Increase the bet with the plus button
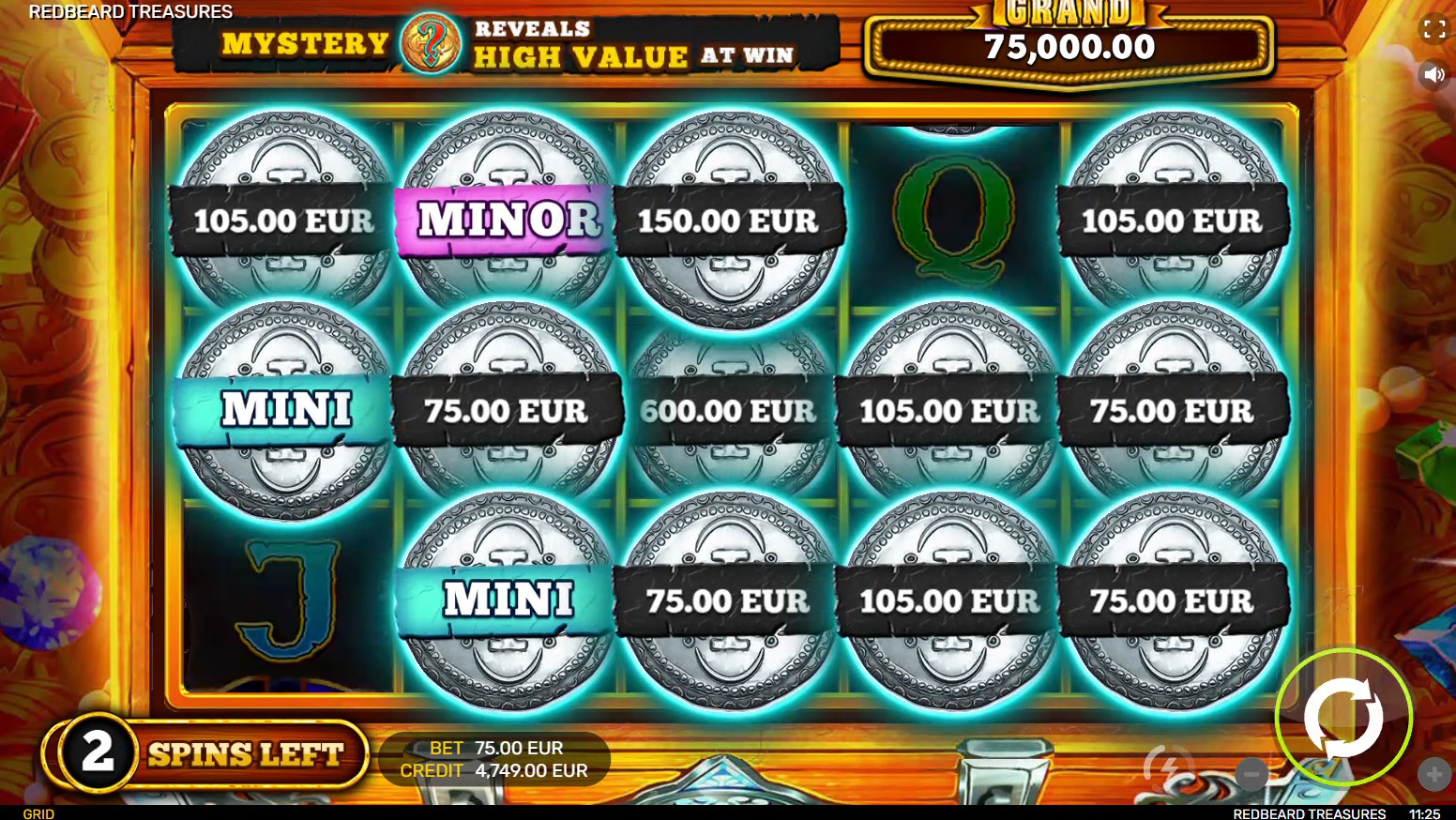This screenshot has width=1456, height=820. (x=1433, y=774)
